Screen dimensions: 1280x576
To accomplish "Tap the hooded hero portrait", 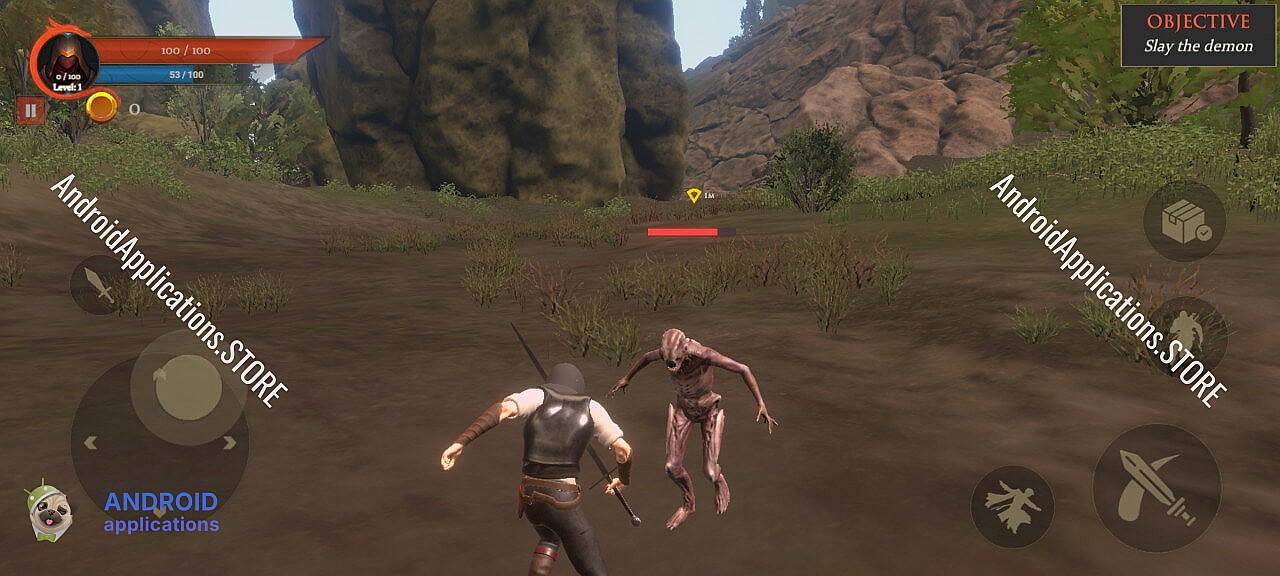I will [x=67, y=60].
